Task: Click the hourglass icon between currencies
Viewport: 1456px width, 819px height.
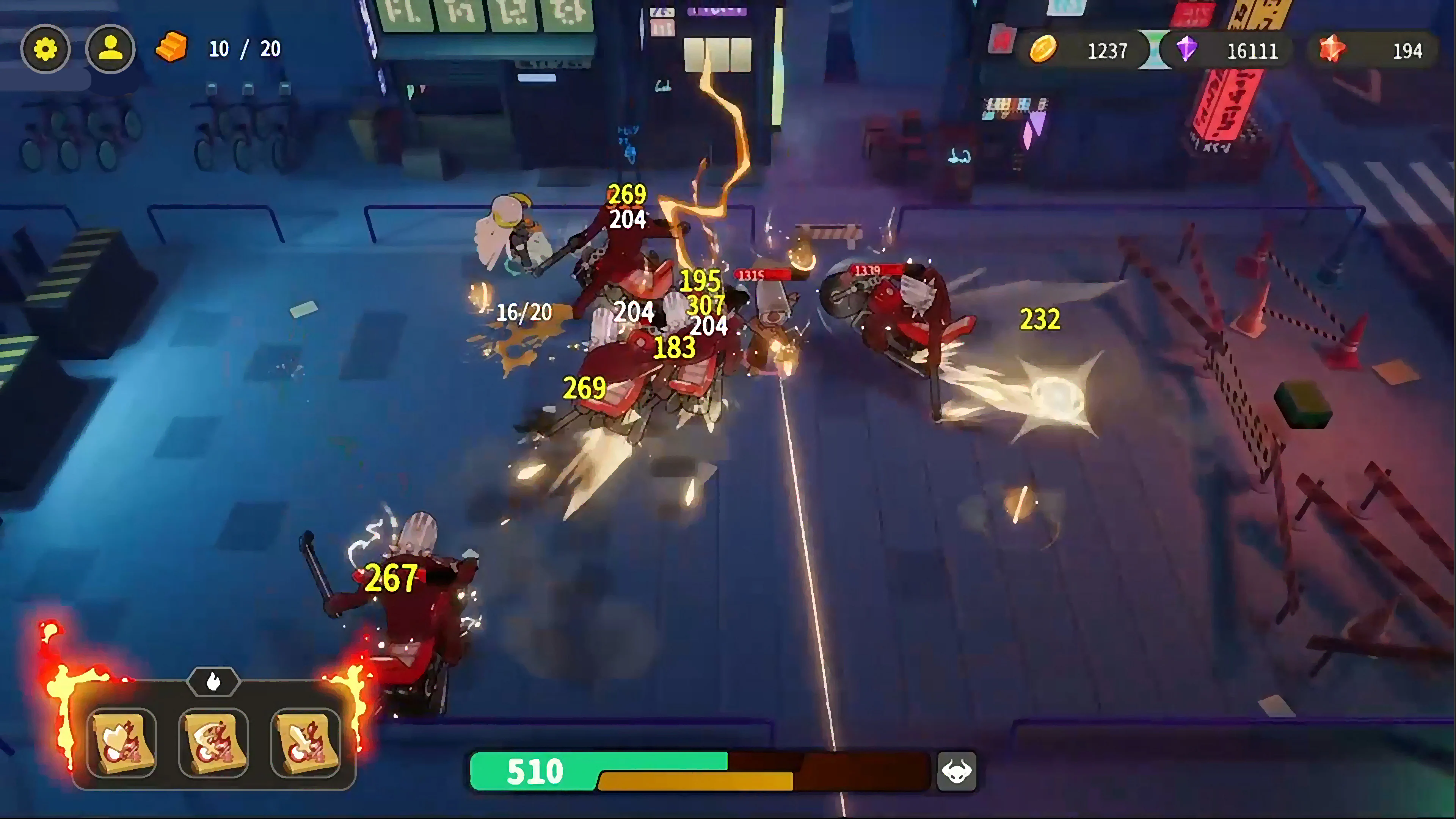Action: tap(1155, 50)
